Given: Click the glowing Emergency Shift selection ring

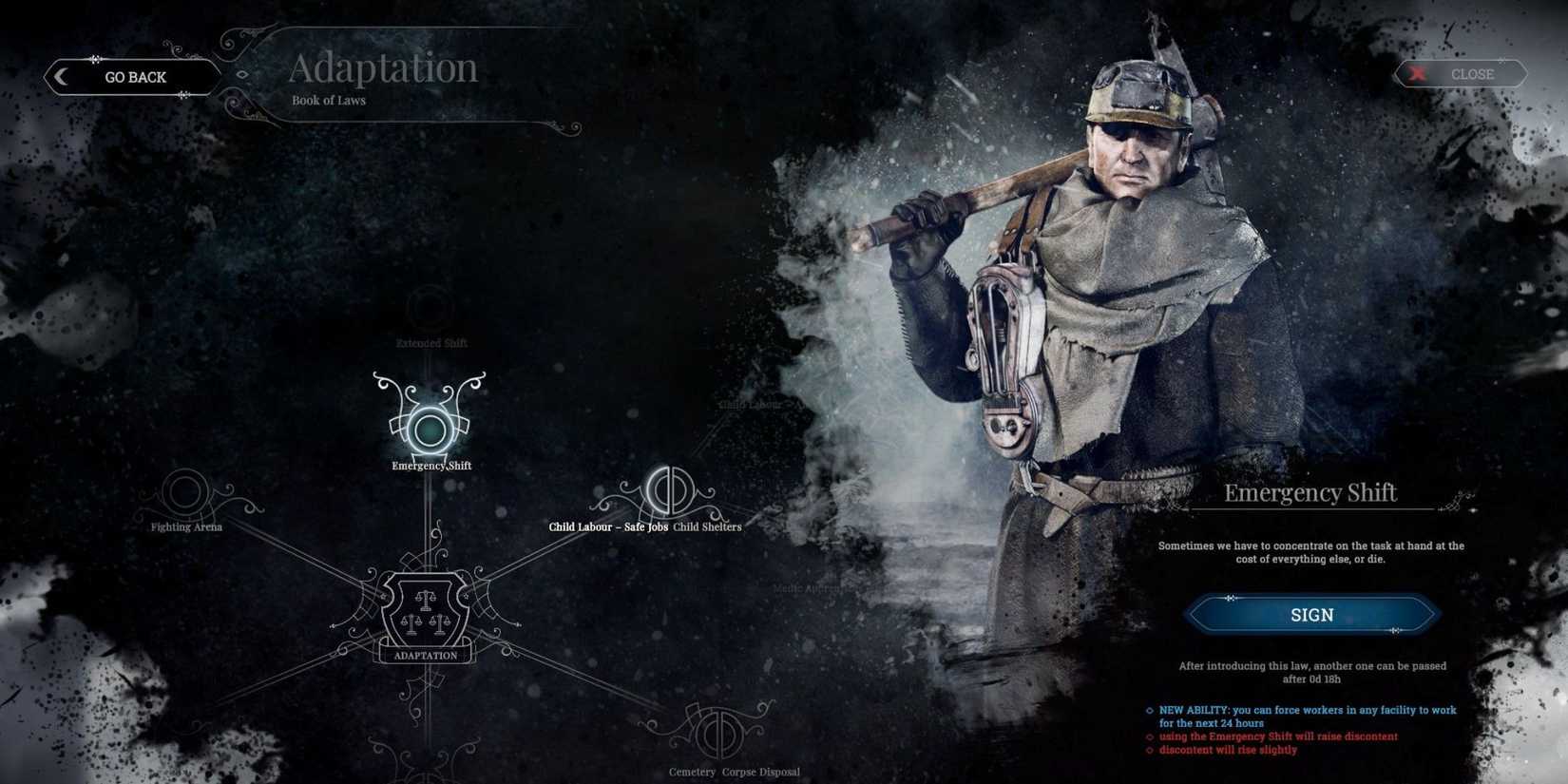Looking at the screenshot, I should (x=430, y=430).
